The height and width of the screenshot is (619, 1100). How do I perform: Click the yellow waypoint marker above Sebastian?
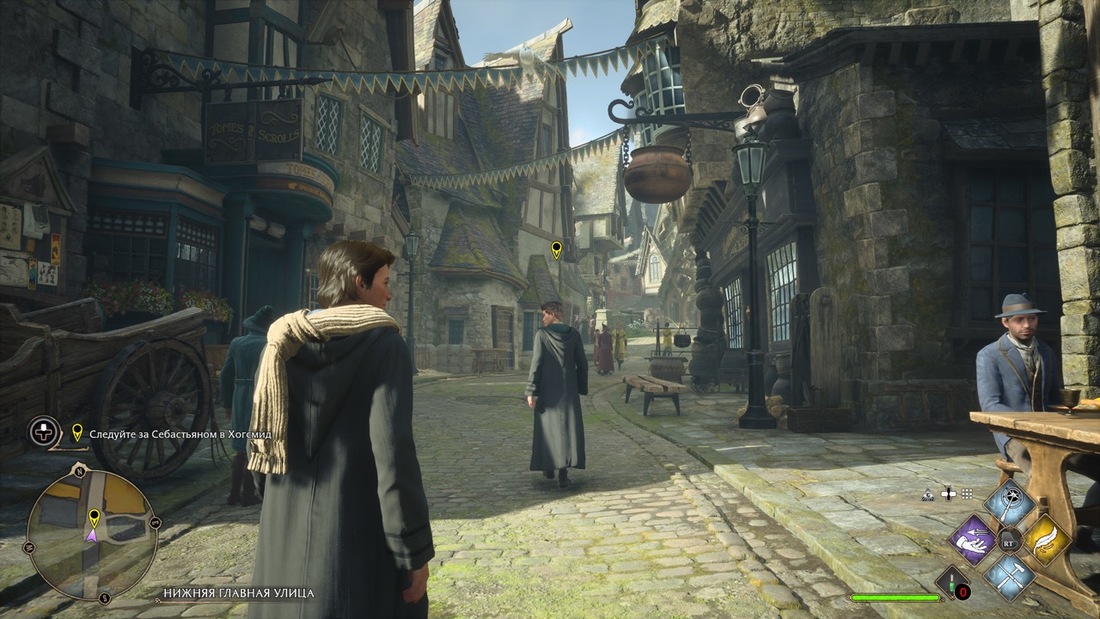click(556, 249)
